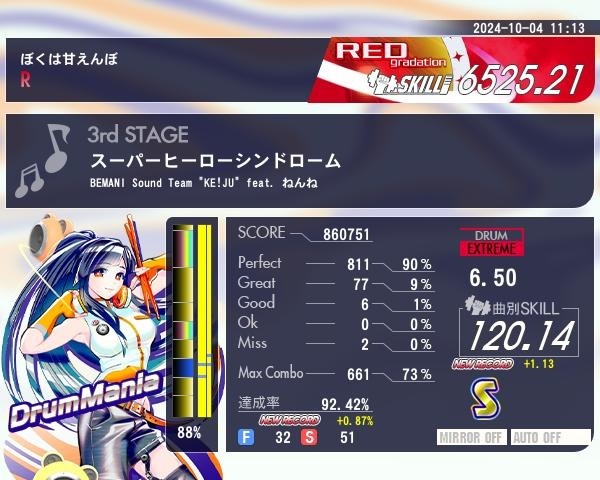The width and height of the screenshot is (600, 480).
Task: Select the ぼくは甘えんぼ player name card
Action: coord(160,70)
